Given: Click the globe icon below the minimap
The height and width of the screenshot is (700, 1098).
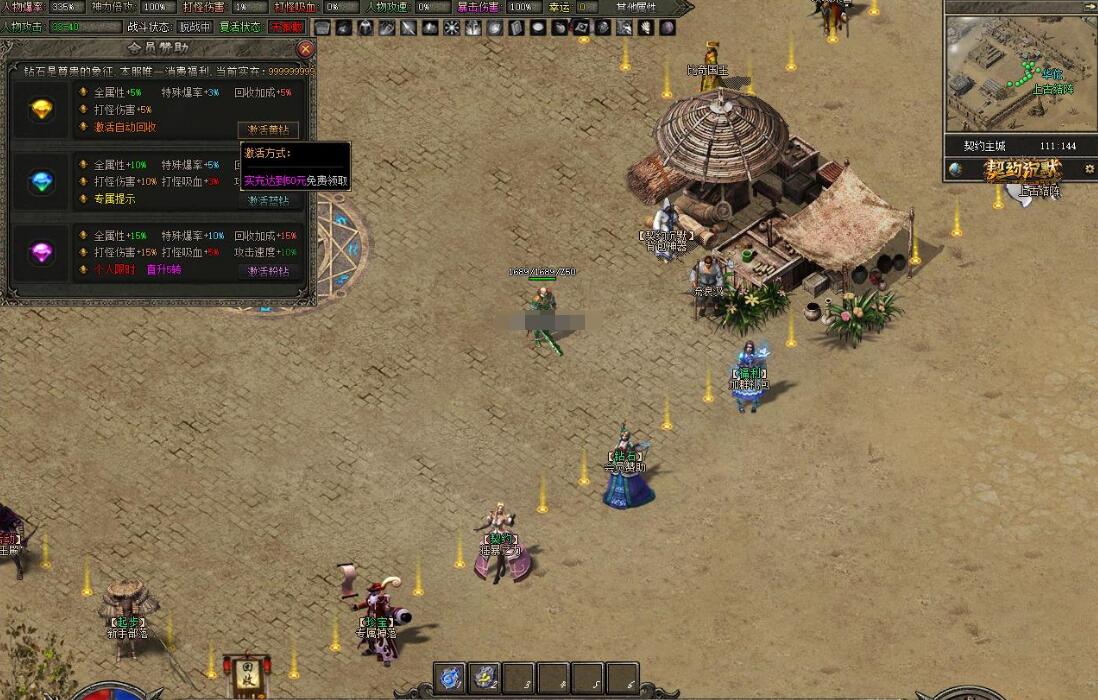Looking at the screenshot, I should [x=956, y=169].
